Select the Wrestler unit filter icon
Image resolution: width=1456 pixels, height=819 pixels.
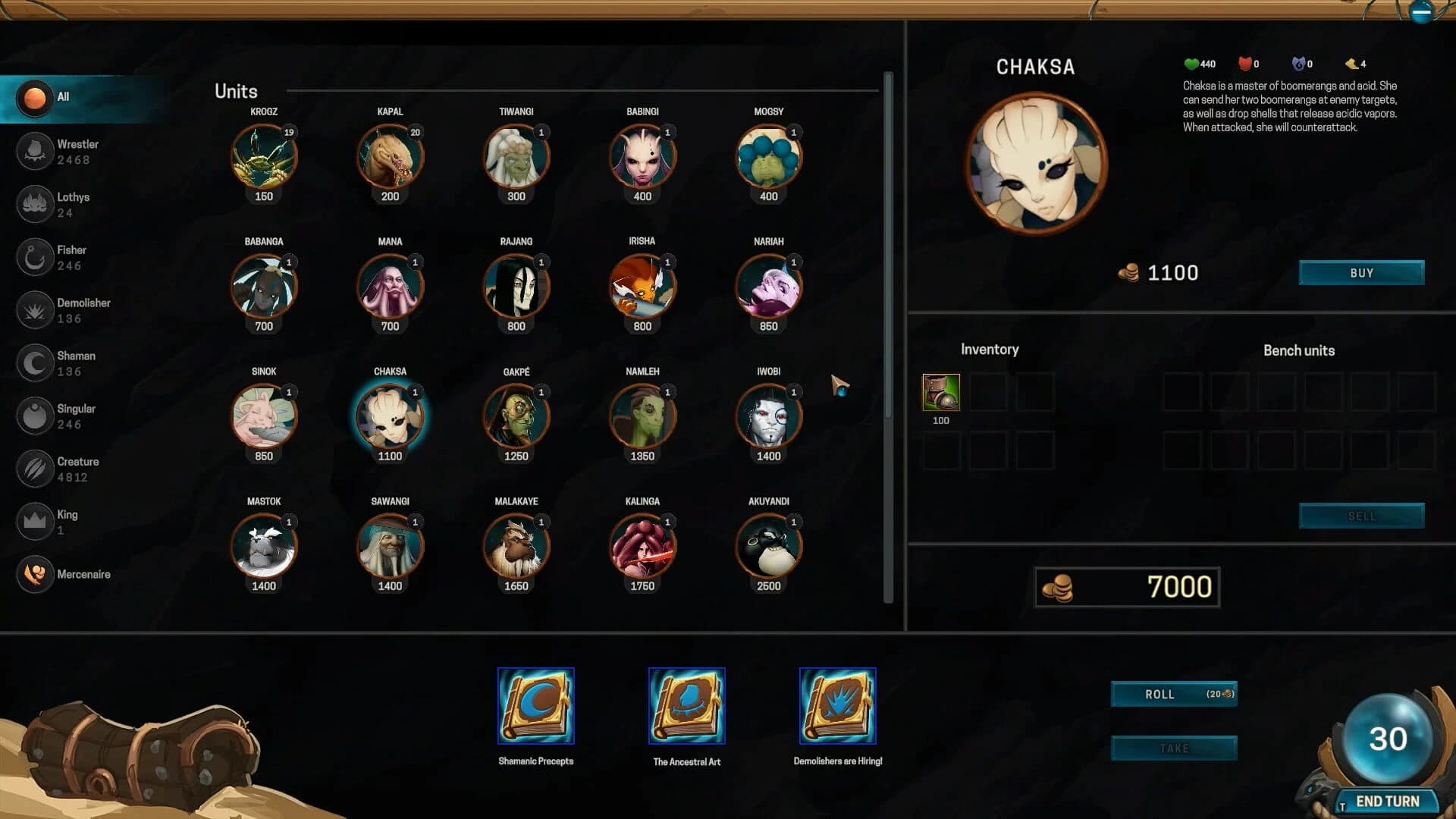(x=35, y=151)
